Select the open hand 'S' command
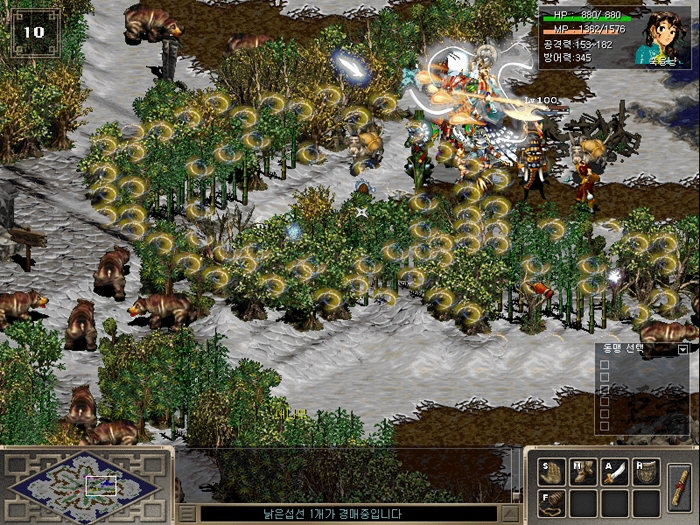Viewport: 700px width, 525px height. tap(553, 472)
